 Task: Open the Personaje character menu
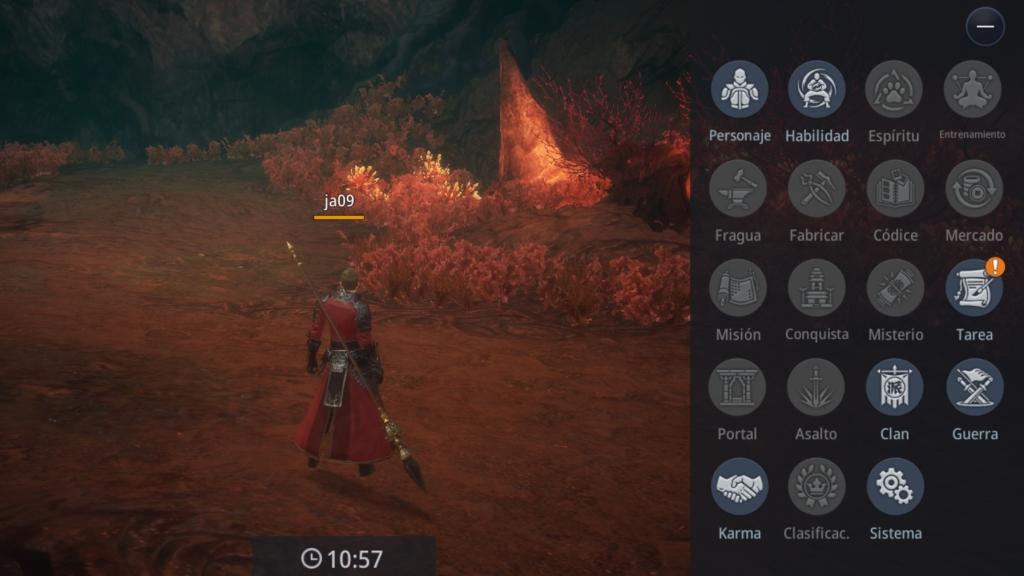(739, 89)
